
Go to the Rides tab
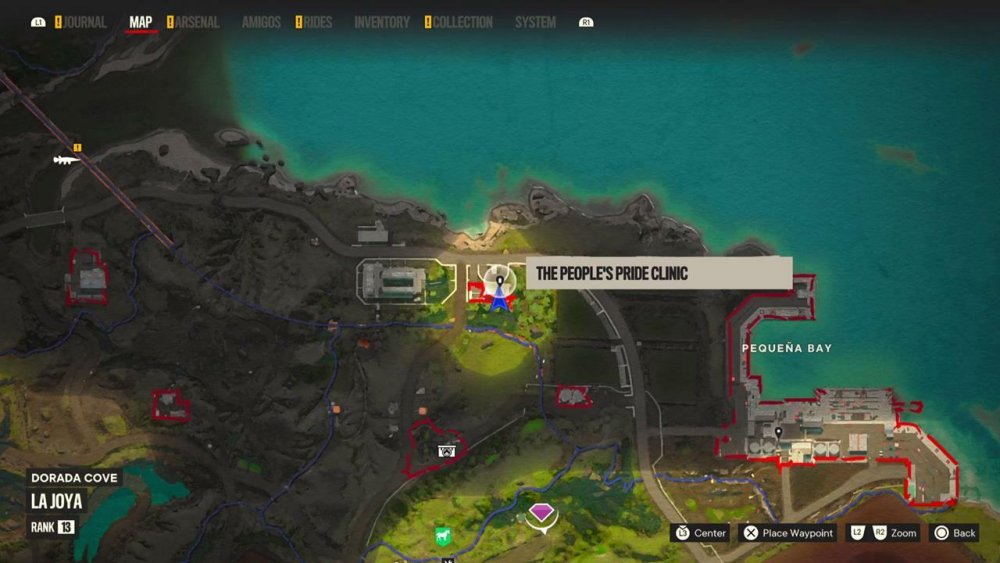(316, 22)
